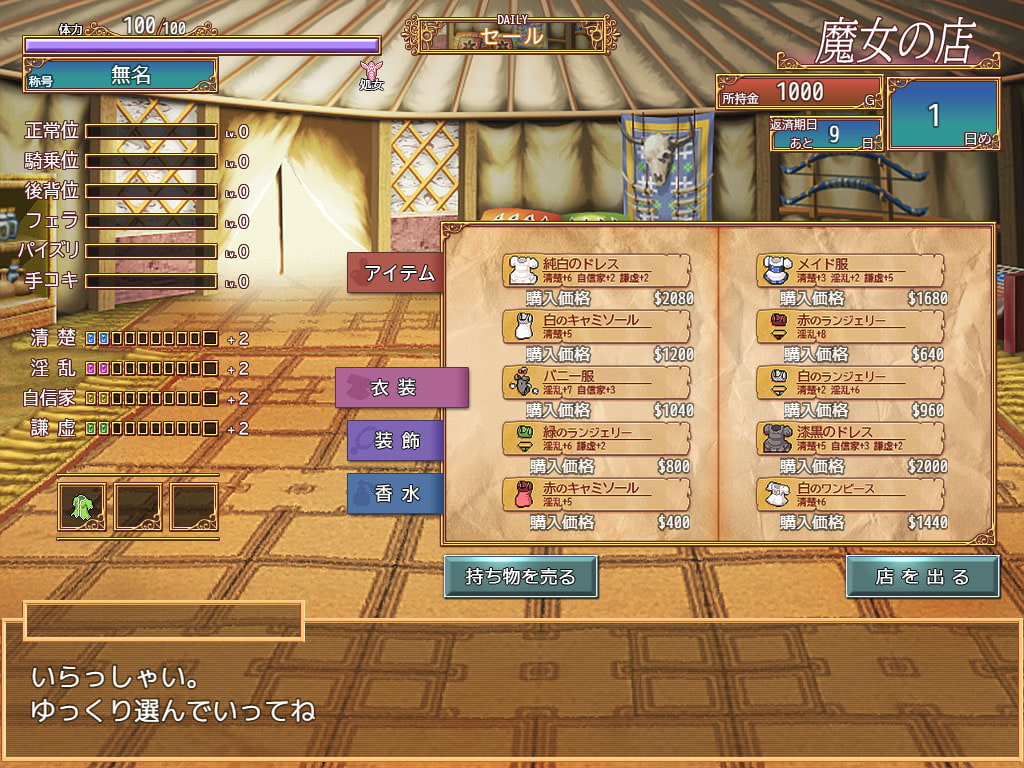Select the equipped green outfit slot
Image resolution: width=1024 pixels, height=768 pixels.
[x=82, y=507]
